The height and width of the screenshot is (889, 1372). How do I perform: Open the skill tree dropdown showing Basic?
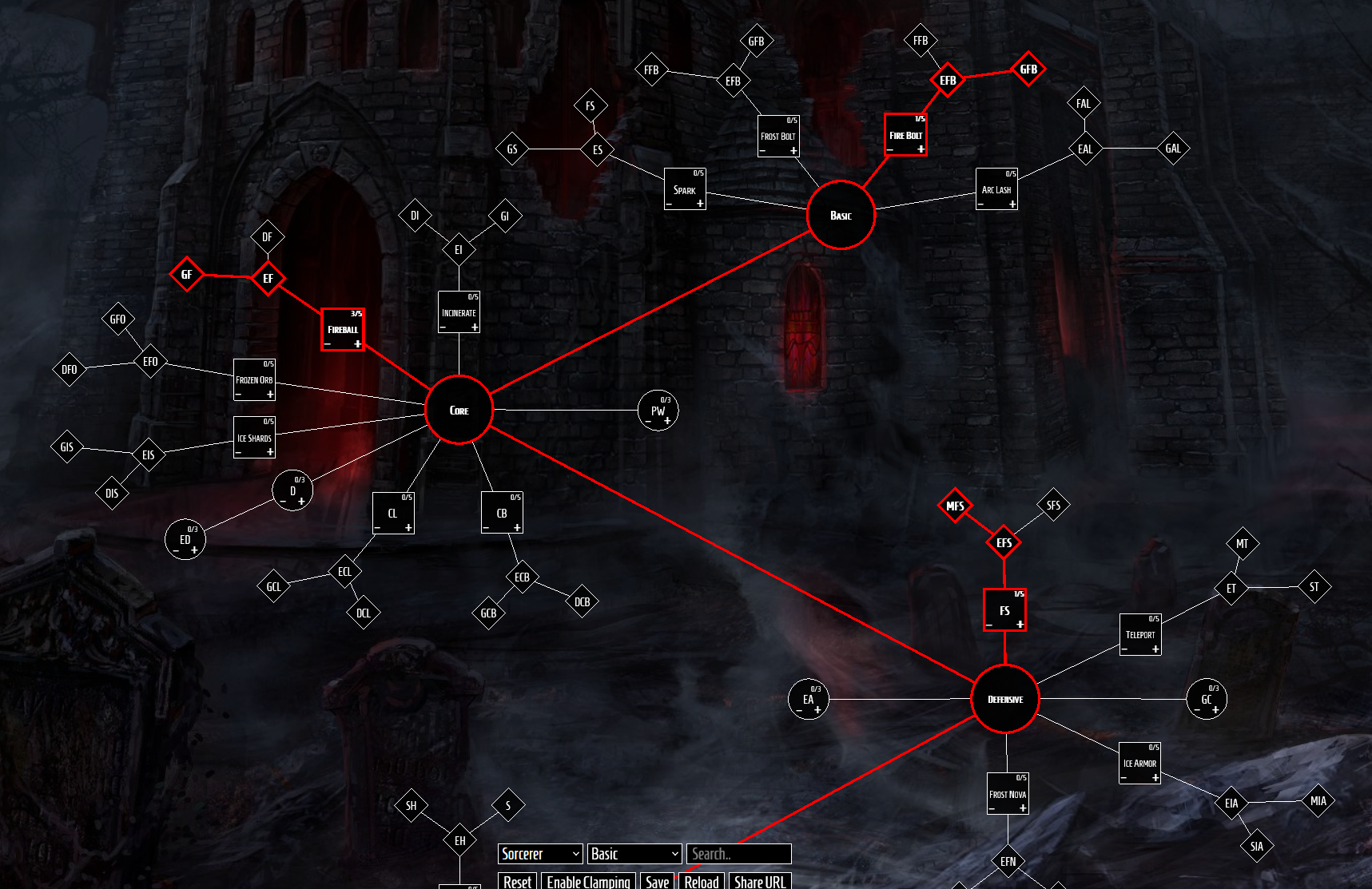[634, 854]
